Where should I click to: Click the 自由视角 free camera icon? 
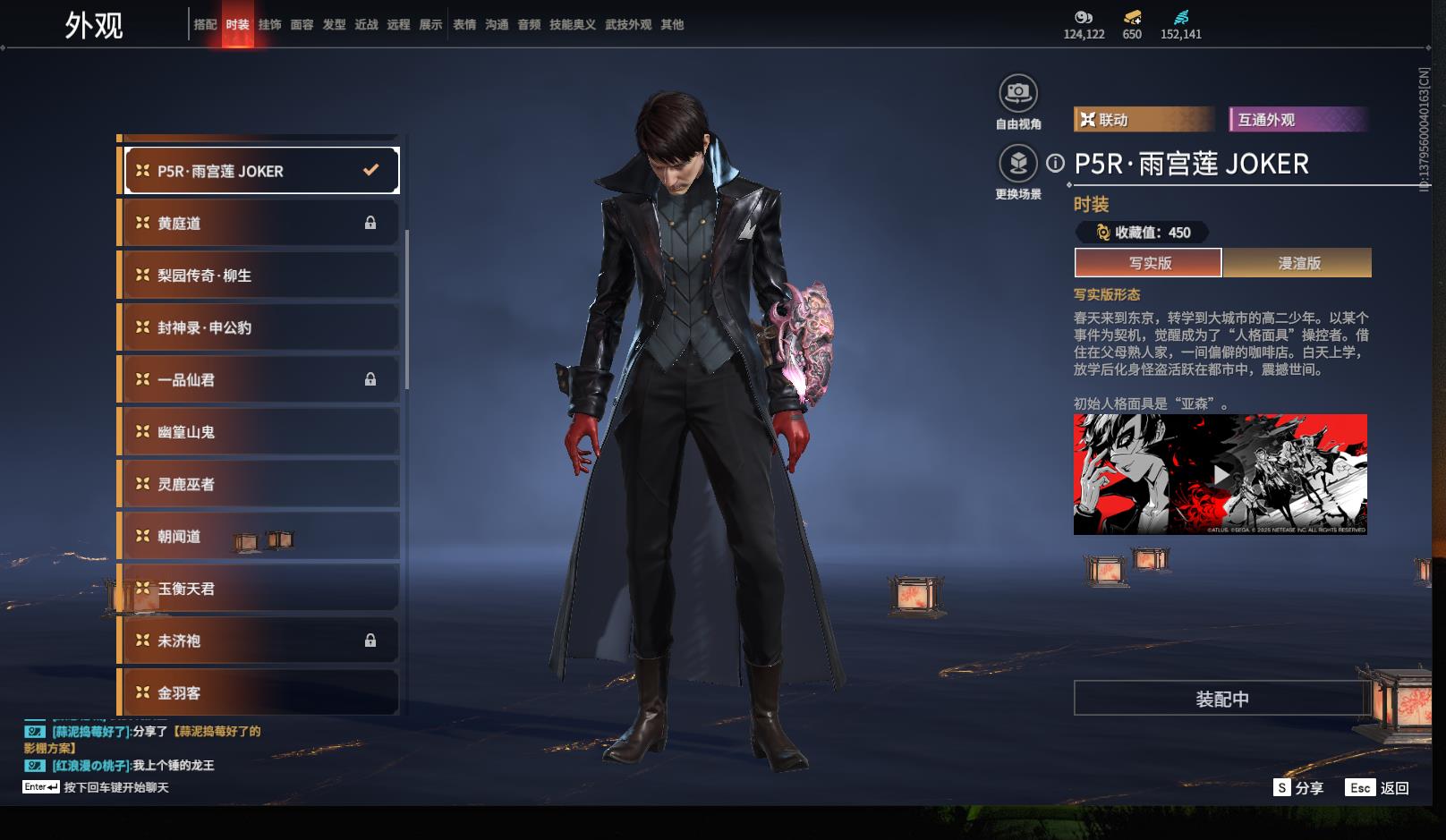click(x=1018, y=93)
